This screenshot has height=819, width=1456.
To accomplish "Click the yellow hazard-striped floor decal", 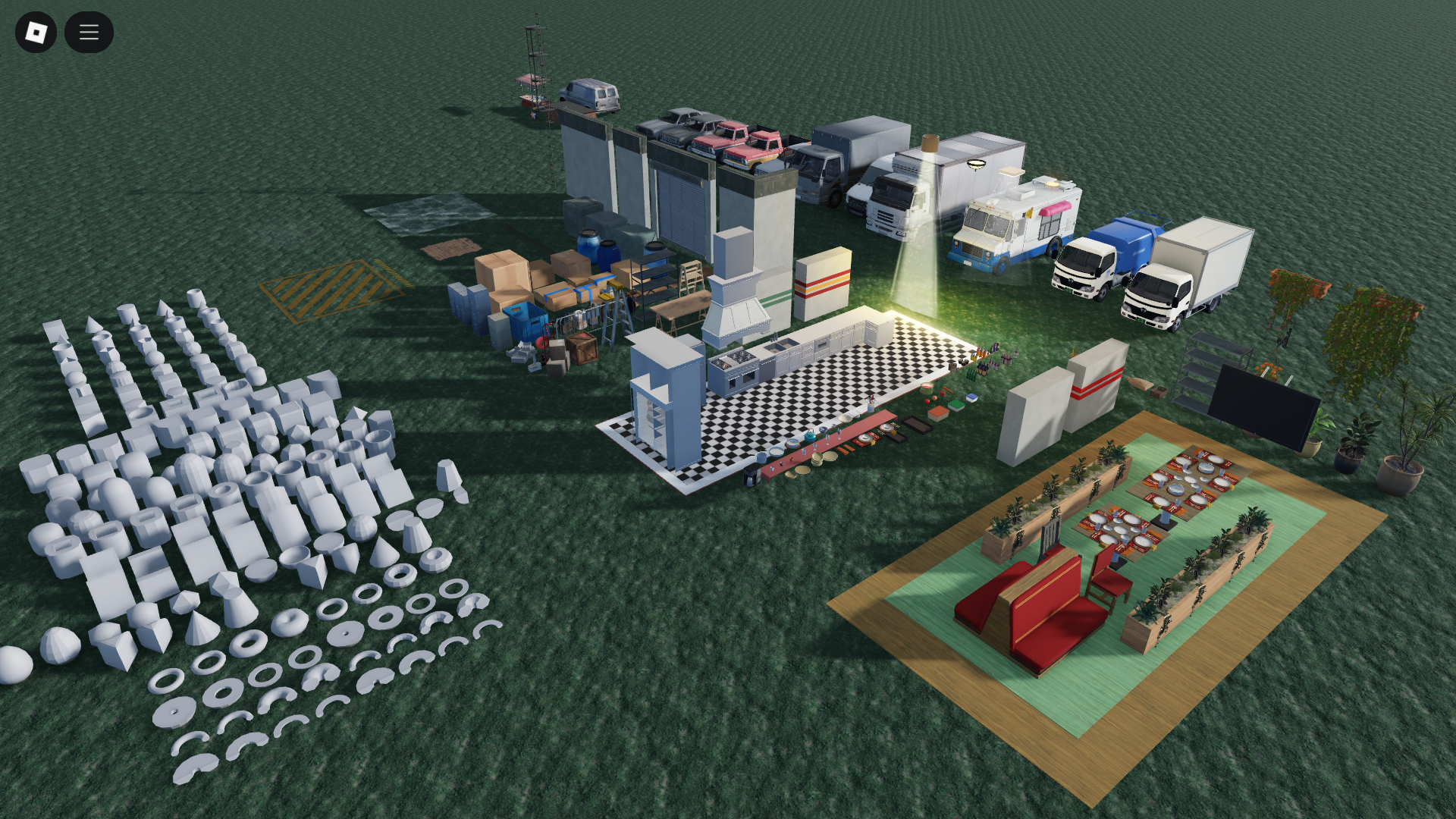I will click(334, 288).
